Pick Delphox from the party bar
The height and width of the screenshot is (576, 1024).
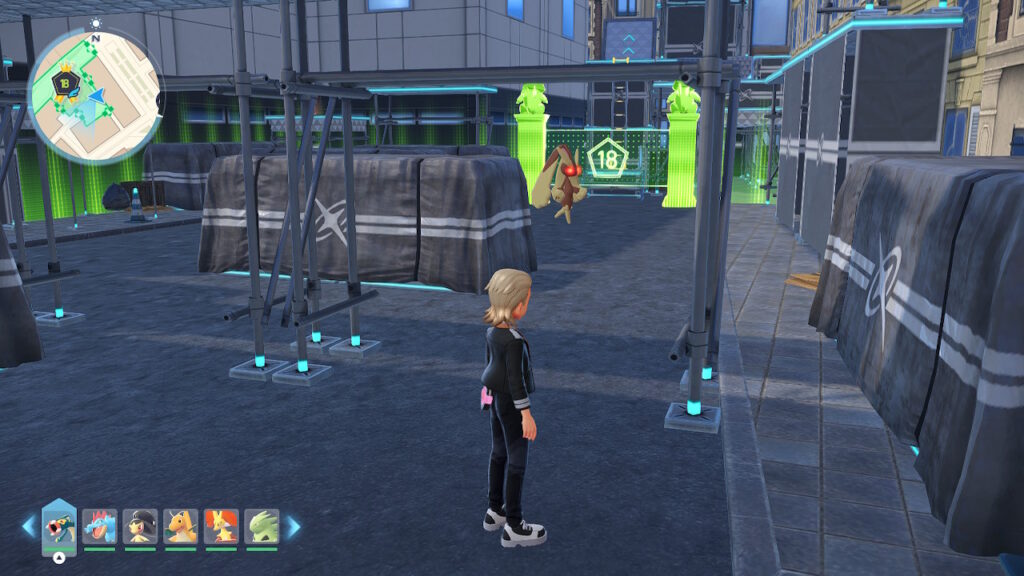click(x=221, y=526)
